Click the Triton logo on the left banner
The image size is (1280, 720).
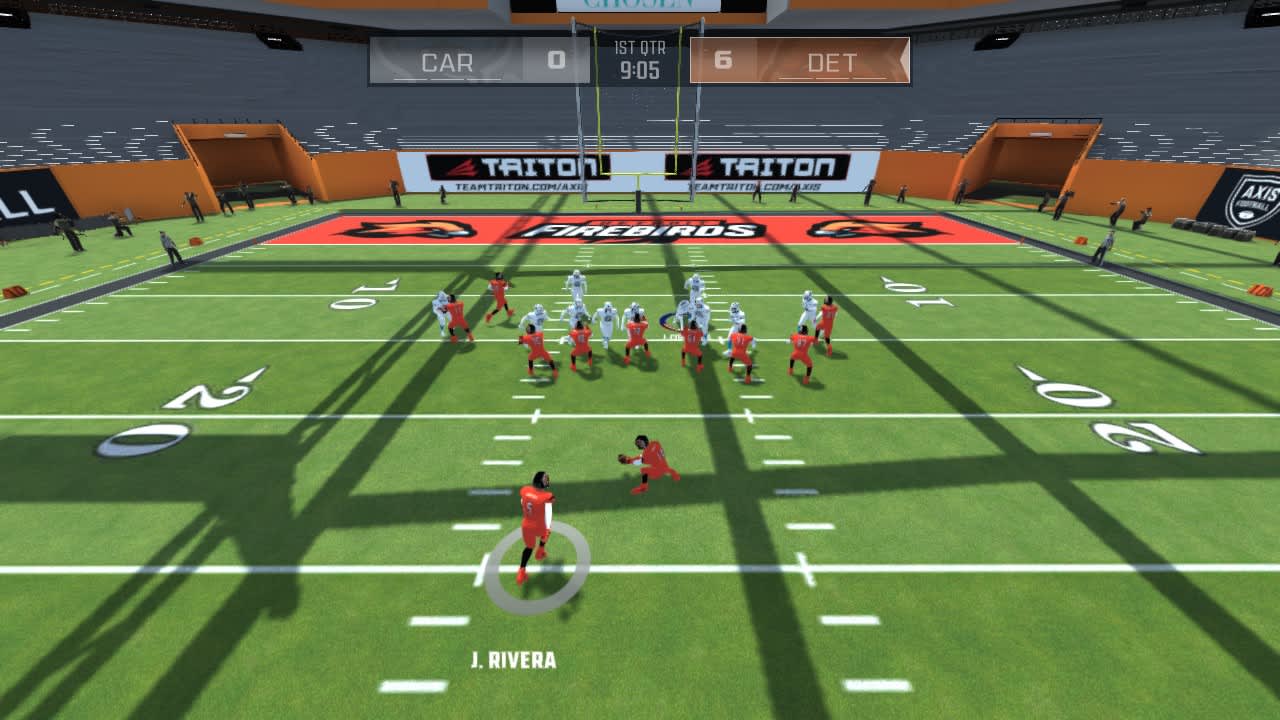(520, 167)
